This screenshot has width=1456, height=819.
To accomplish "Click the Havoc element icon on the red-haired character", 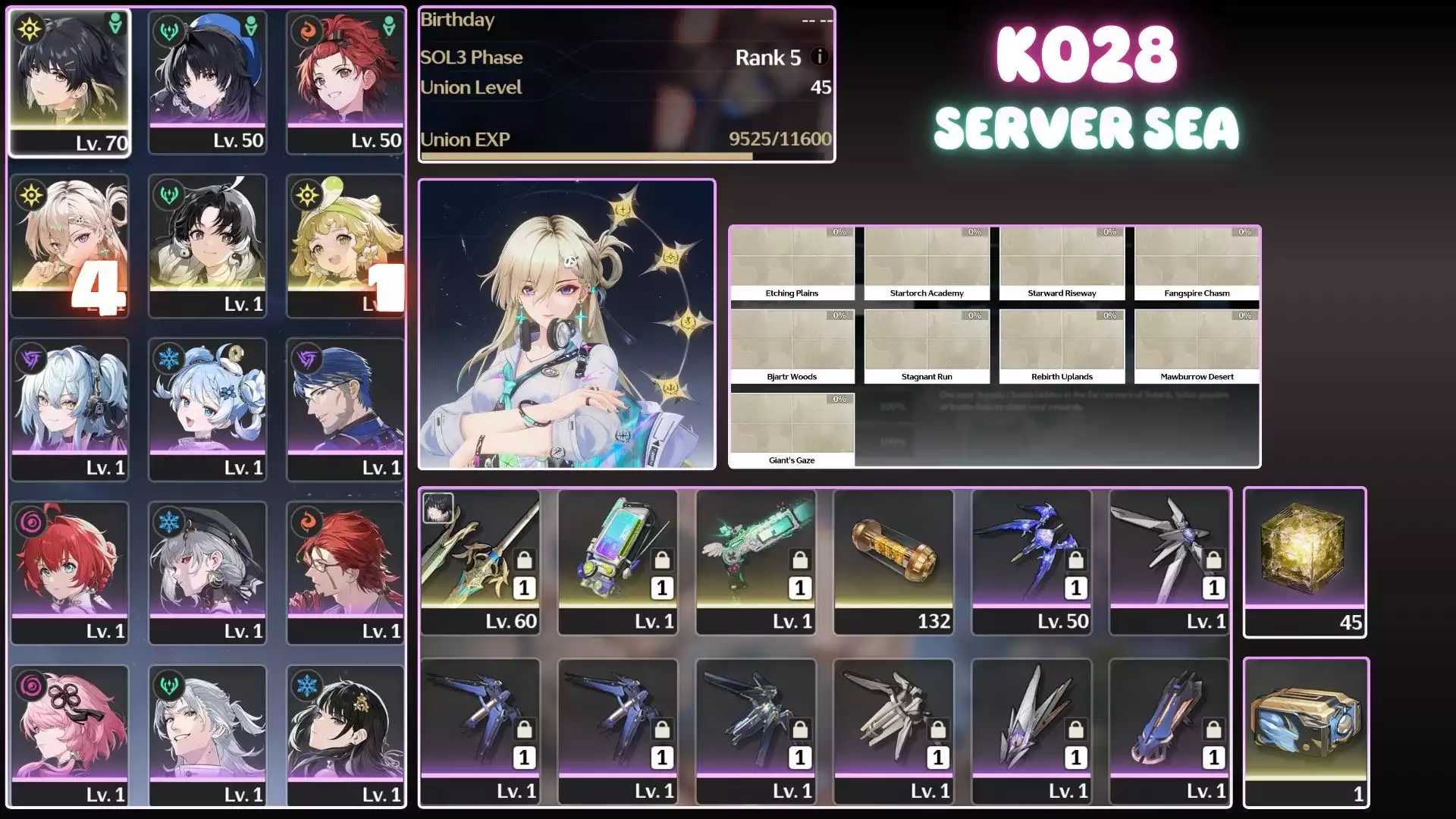I will click(x=29, y=520).
